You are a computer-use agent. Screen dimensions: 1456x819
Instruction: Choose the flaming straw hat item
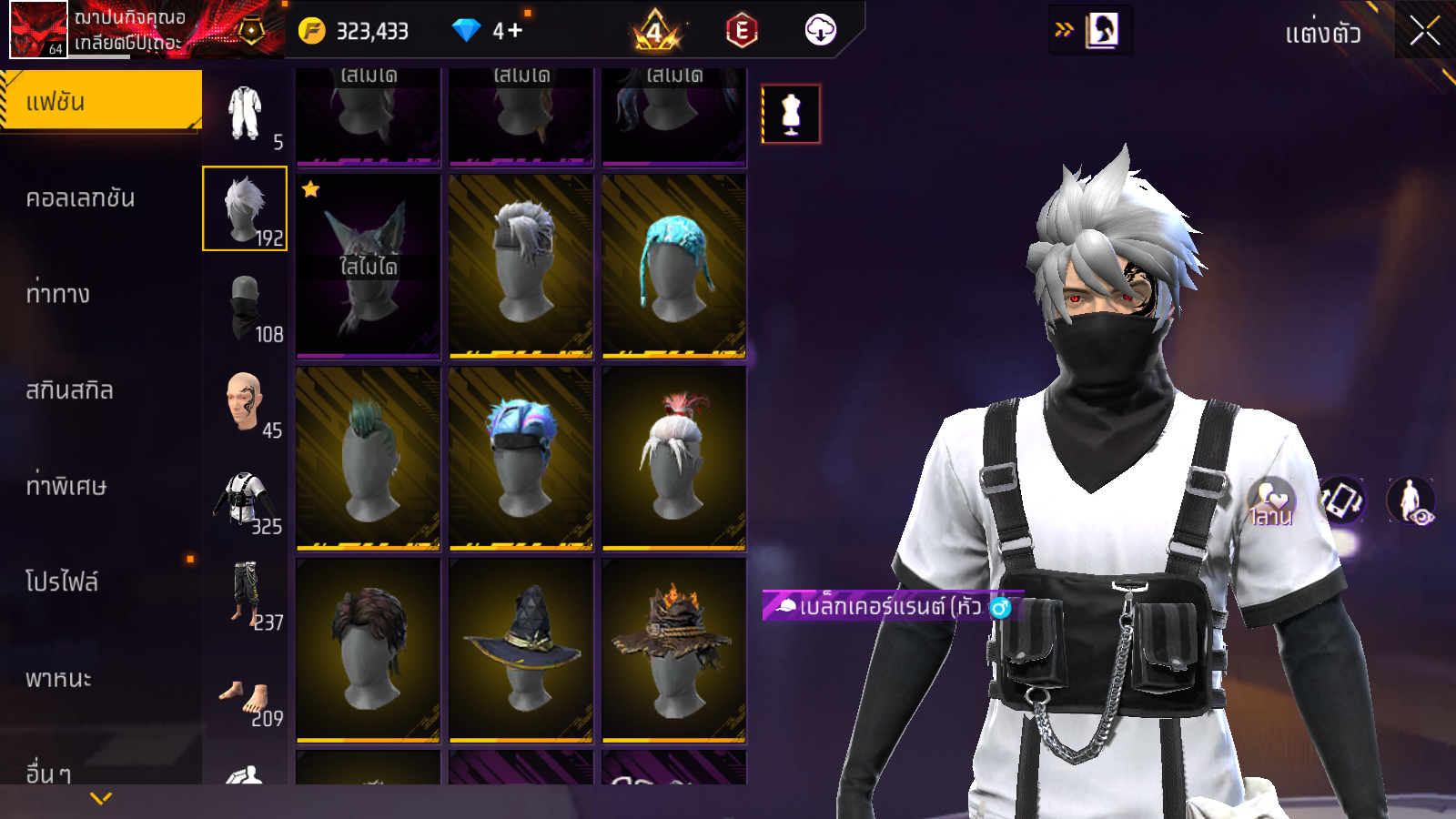[x=673, y=650]
